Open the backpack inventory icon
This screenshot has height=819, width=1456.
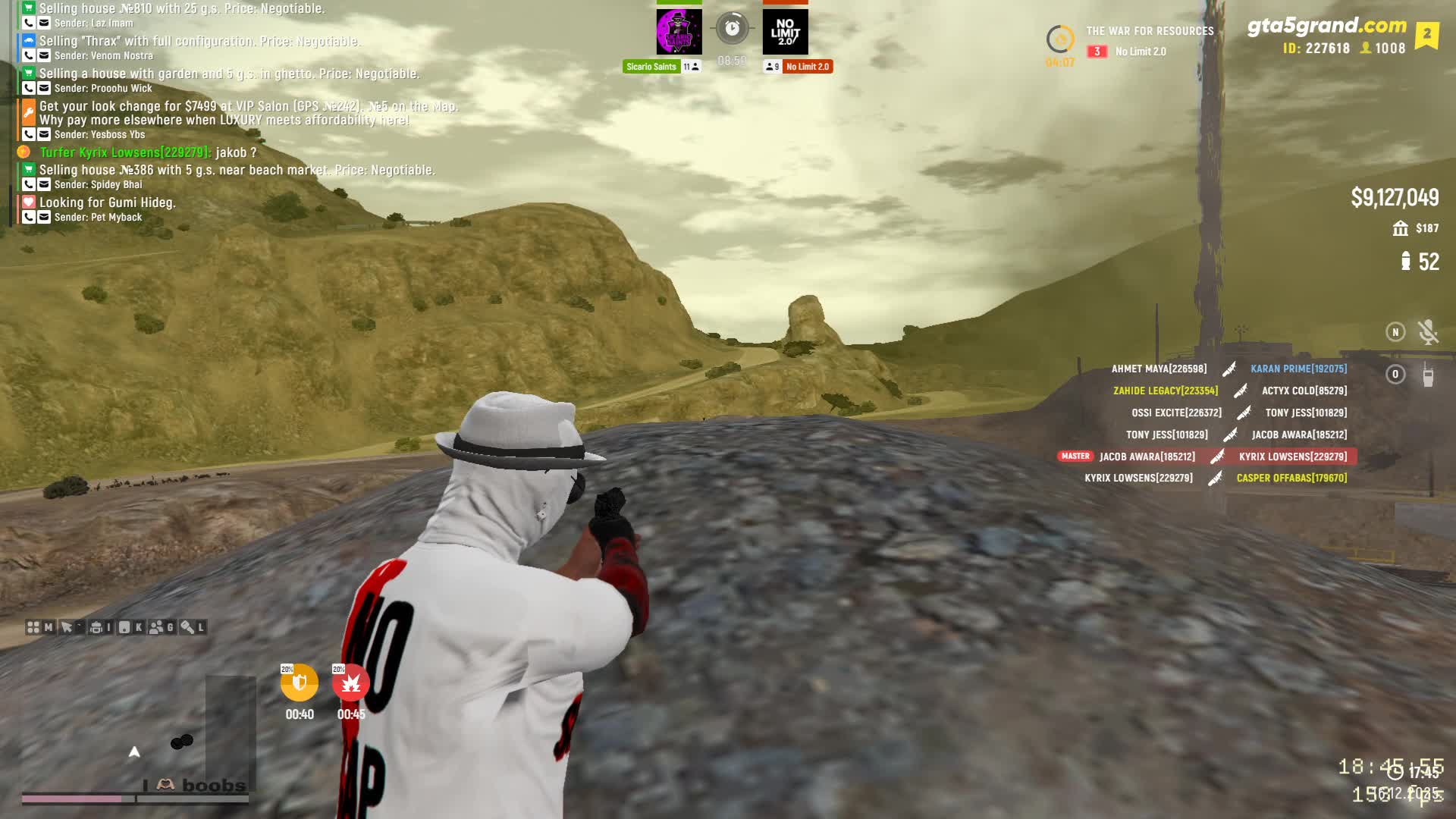coord(96,627)
